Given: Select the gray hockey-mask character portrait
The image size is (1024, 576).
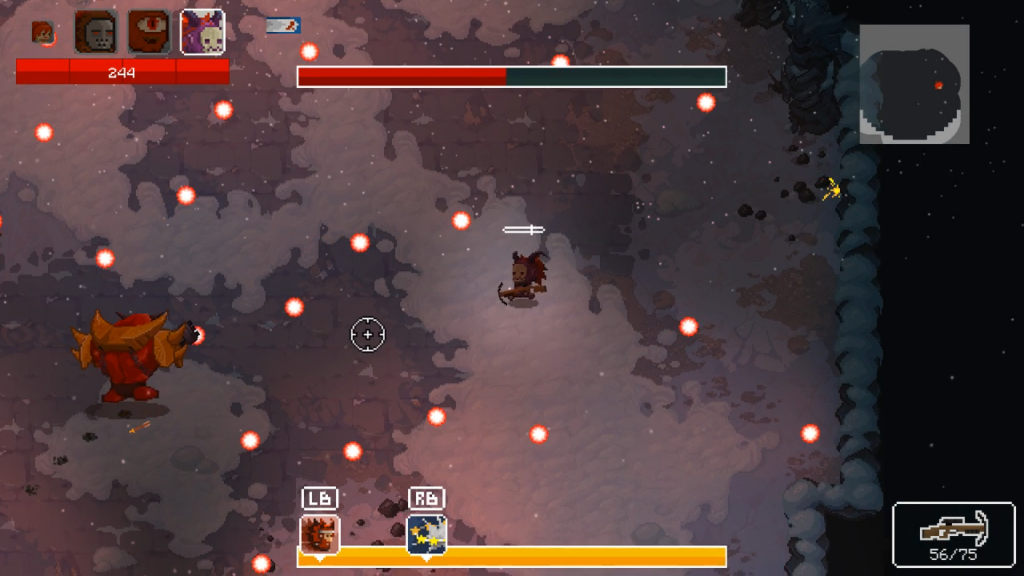Looking at the screenshot, I should 96,32.
